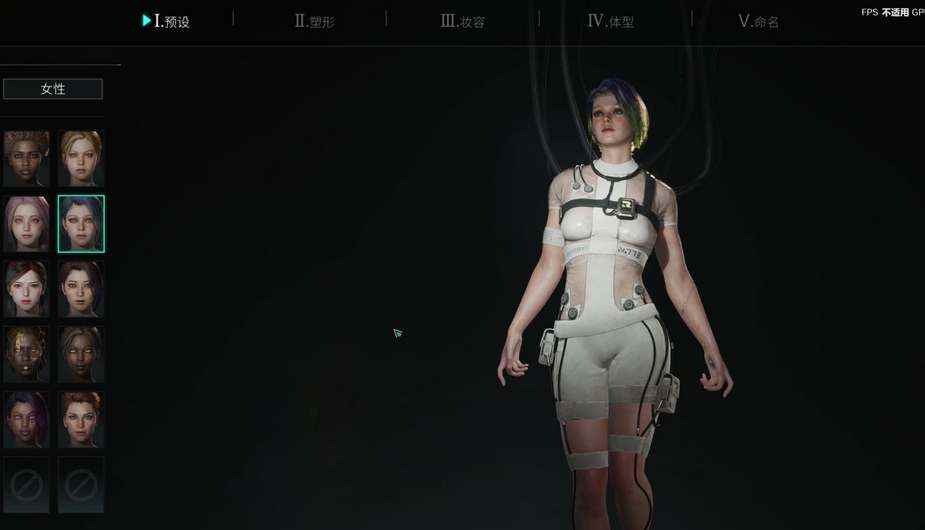Pick the pink-haired face preset
This screenshot has width=925, height=530.
click(26, 223)
